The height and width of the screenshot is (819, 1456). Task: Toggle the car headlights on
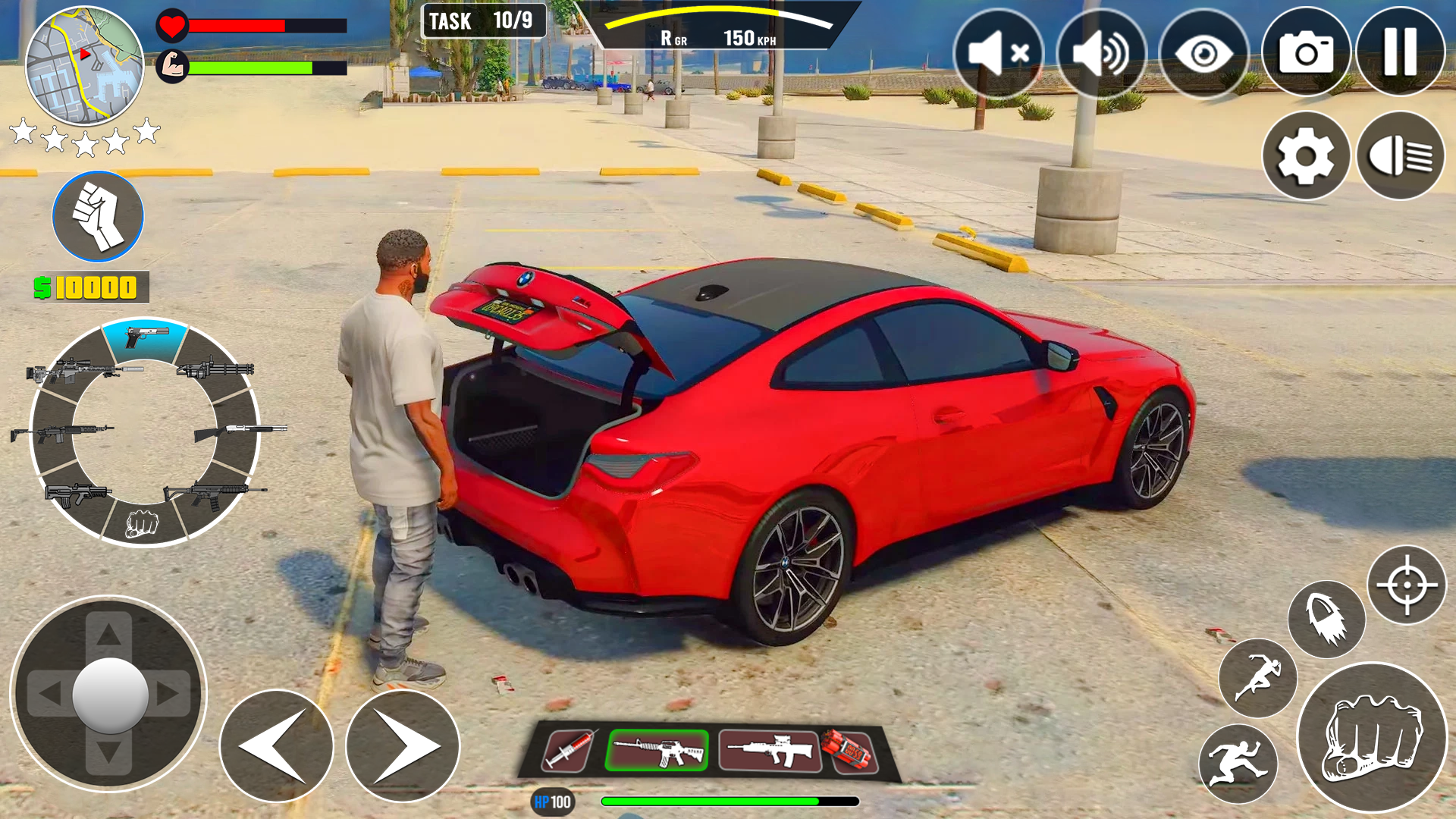[1400, 155]
